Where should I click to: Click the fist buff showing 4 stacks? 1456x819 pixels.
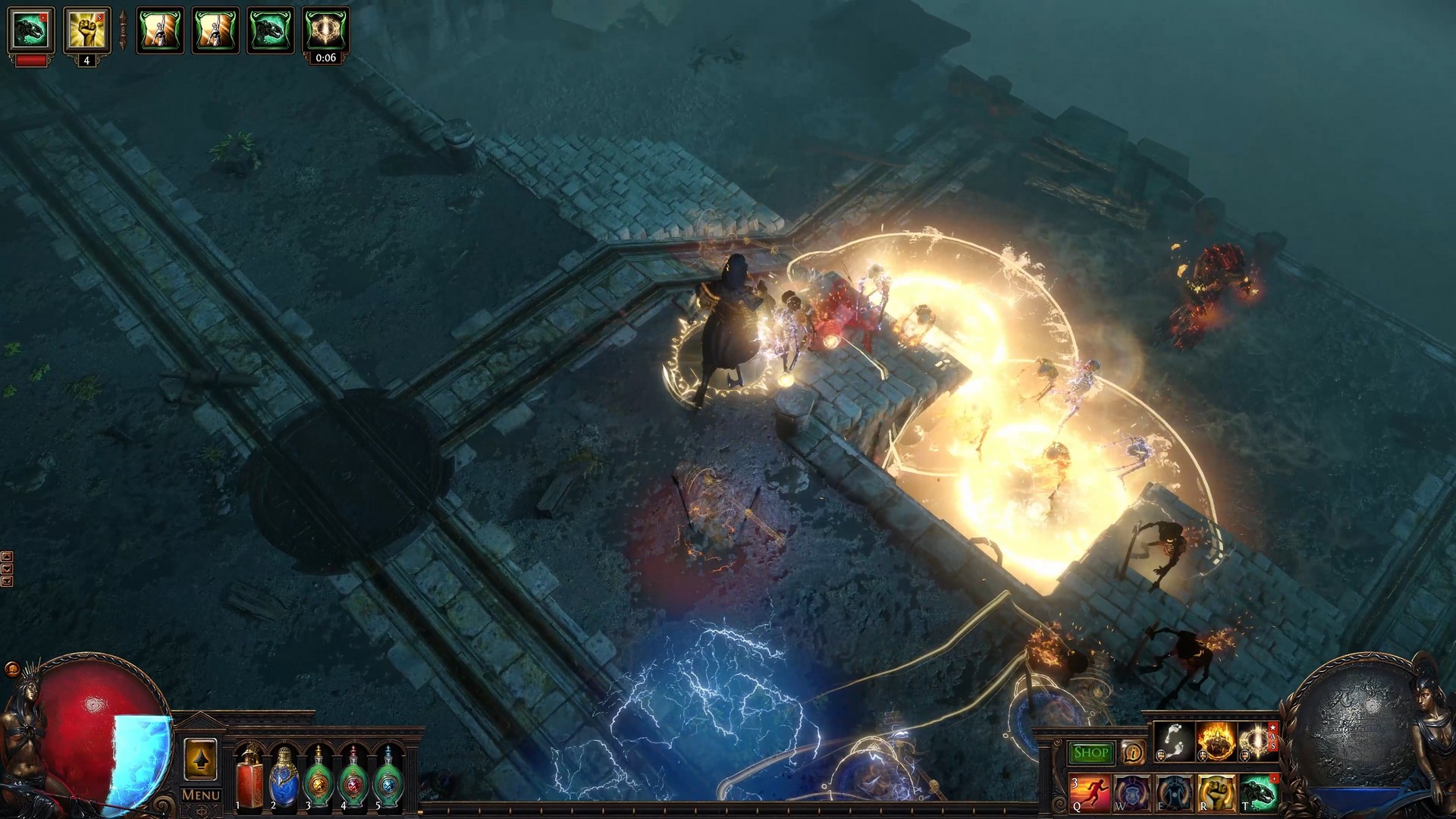point(86,30)
